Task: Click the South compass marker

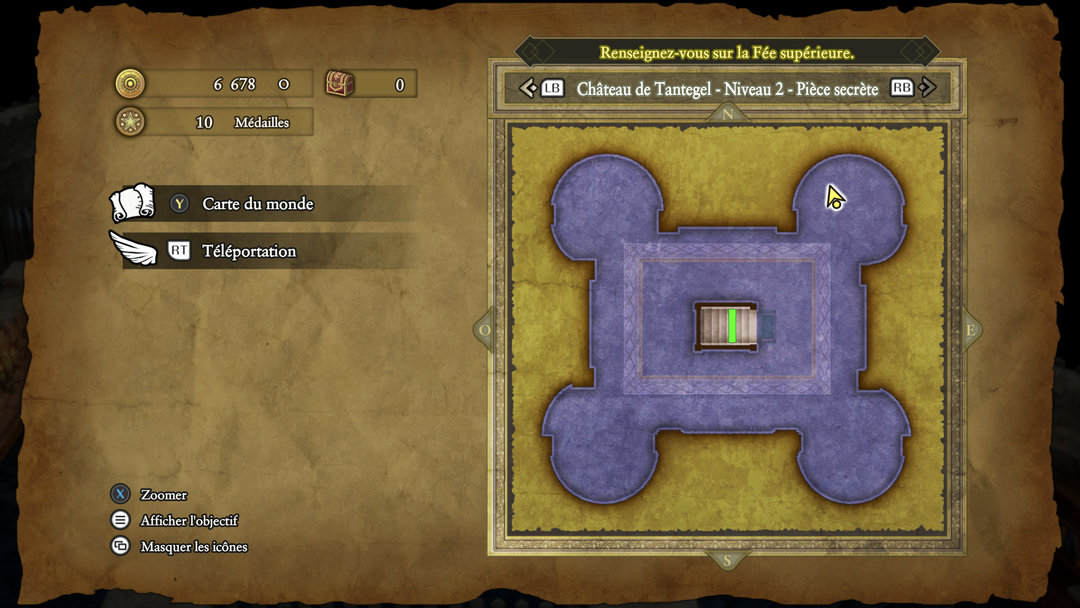Action: click(727, 560)
